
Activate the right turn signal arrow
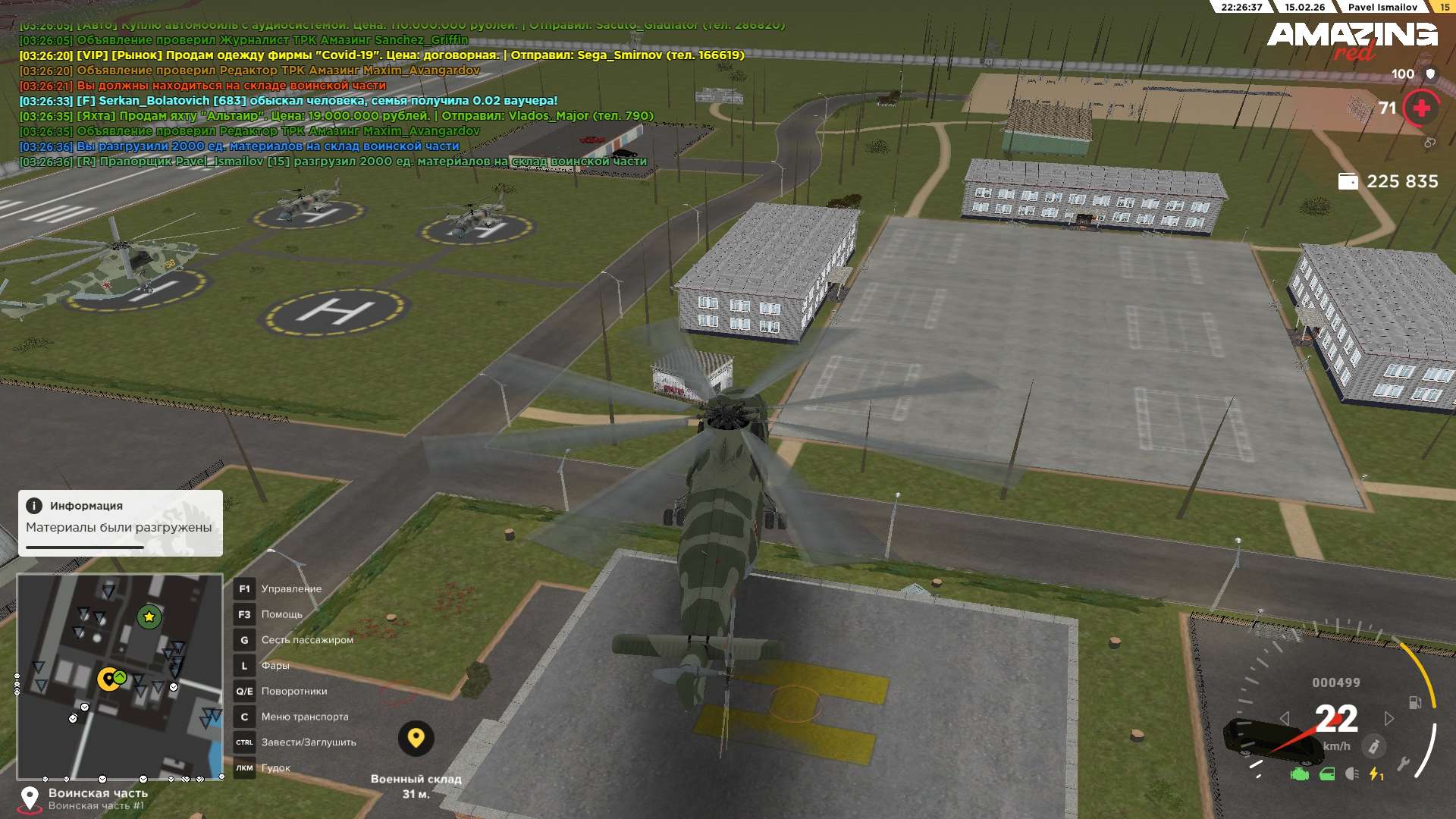click(1389, 718)
